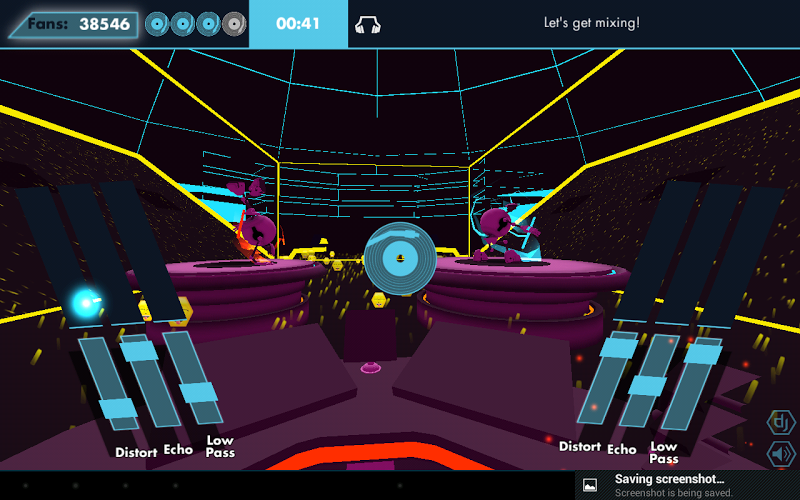Tap the left deck Distort slider
Viewport: 800px width, 500px height.
(x=117, y=408)
